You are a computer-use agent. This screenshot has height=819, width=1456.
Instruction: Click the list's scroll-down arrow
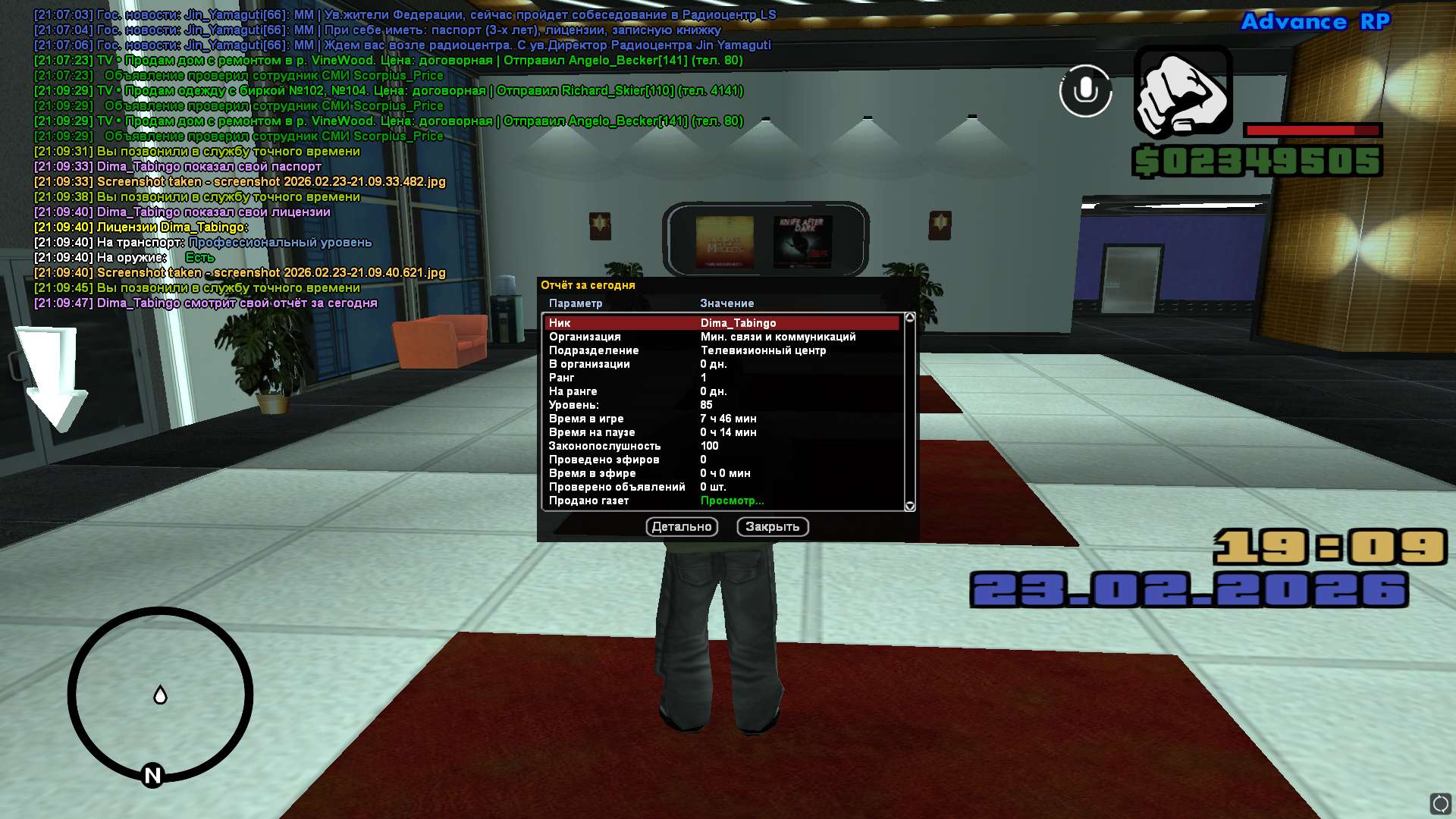(x=910, y=506)
